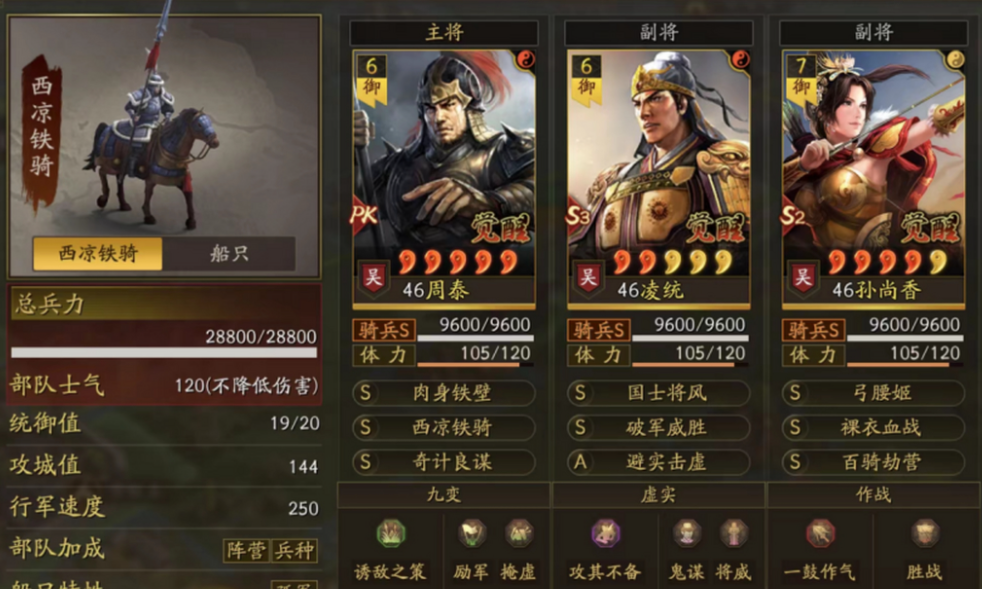Select the 诱敌之策 tactic icon
The image size is (982, 589).
tap(390, 535)
